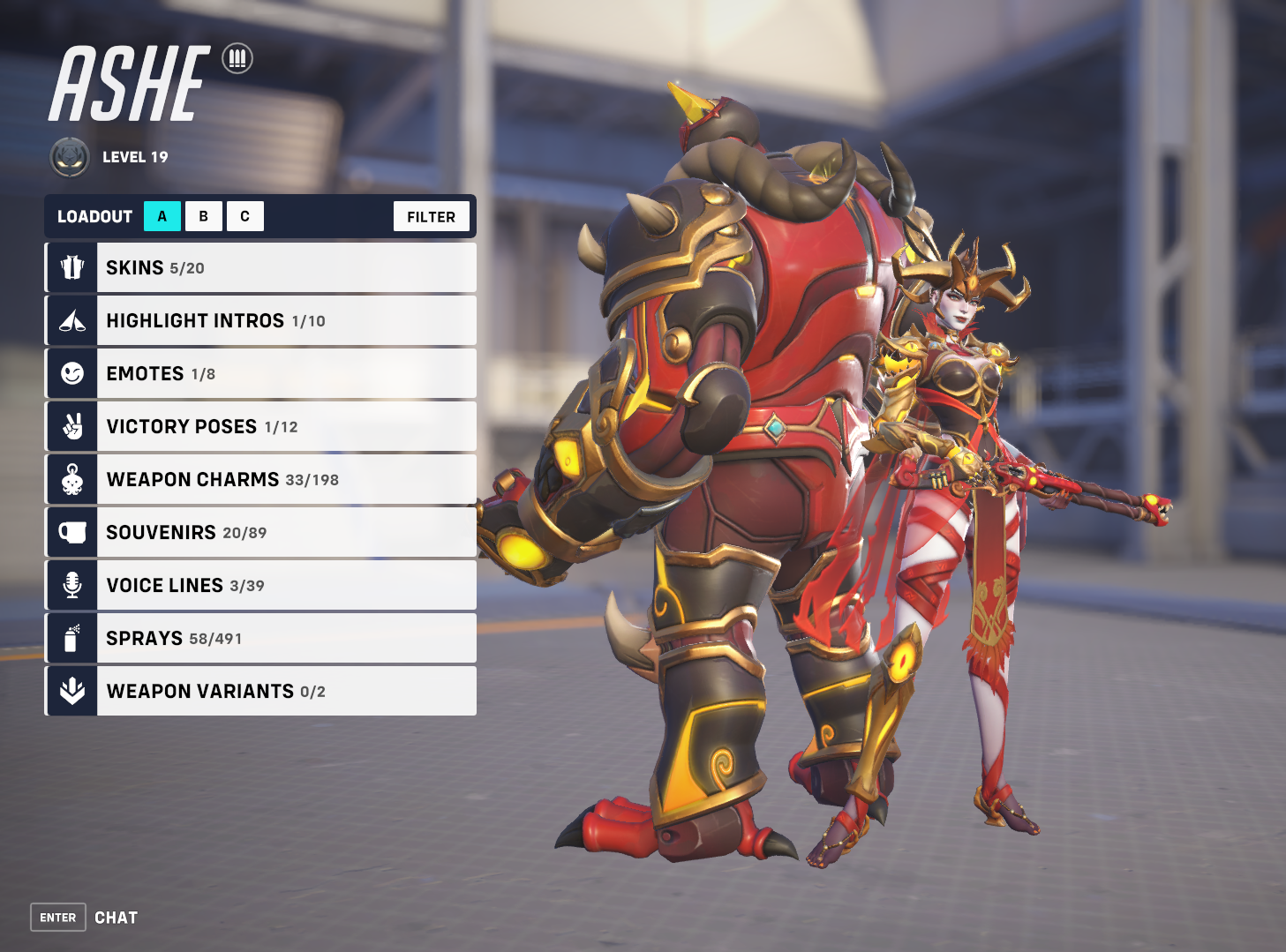
Task: Select loadout C
Action: [245, 216]
